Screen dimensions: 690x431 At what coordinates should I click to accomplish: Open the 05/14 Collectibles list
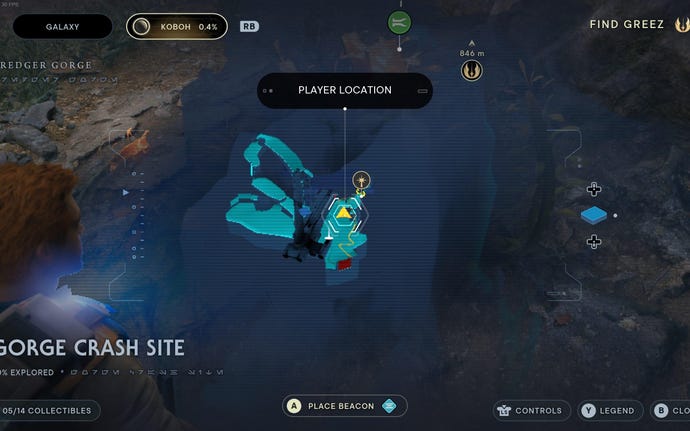(50, 410)
